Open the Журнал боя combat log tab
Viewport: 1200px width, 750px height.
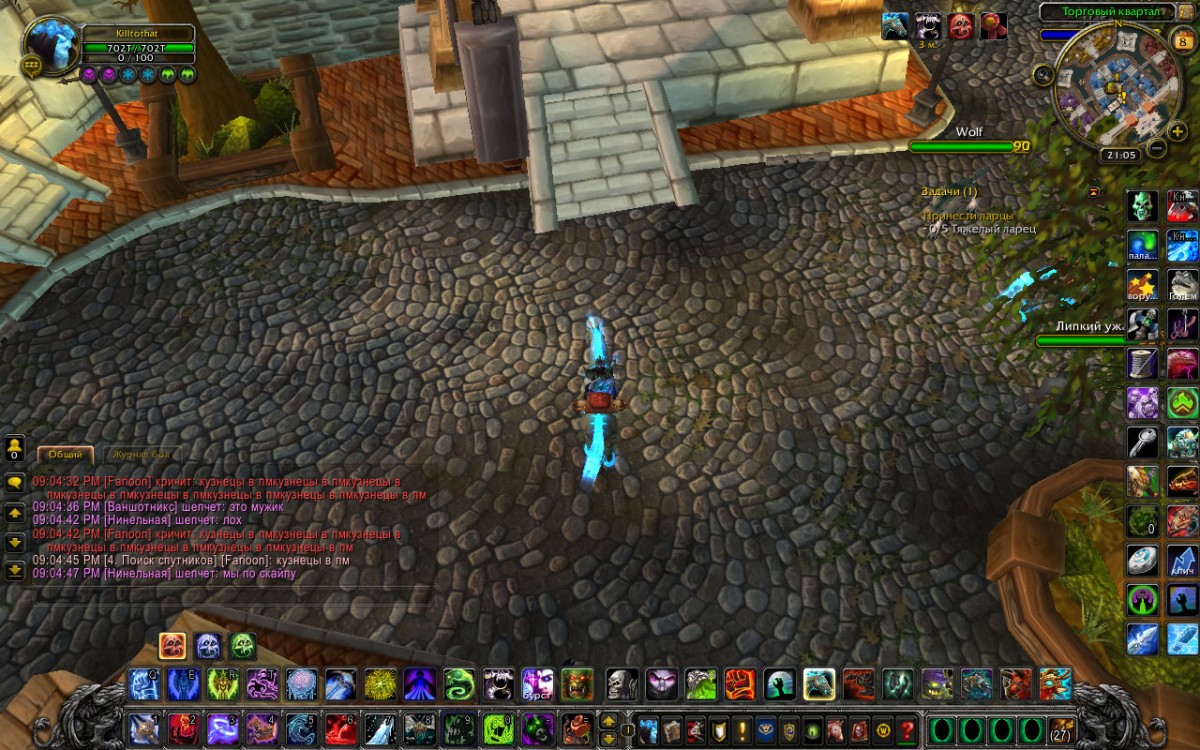pyautogui.click(x=140, y=454)
